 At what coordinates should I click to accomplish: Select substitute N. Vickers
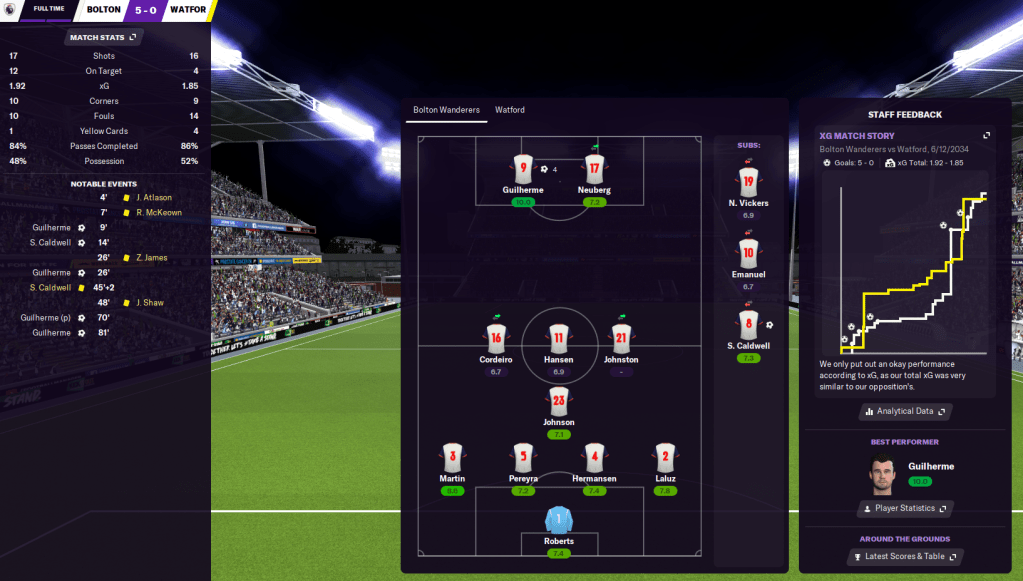[x=748, y=183]
